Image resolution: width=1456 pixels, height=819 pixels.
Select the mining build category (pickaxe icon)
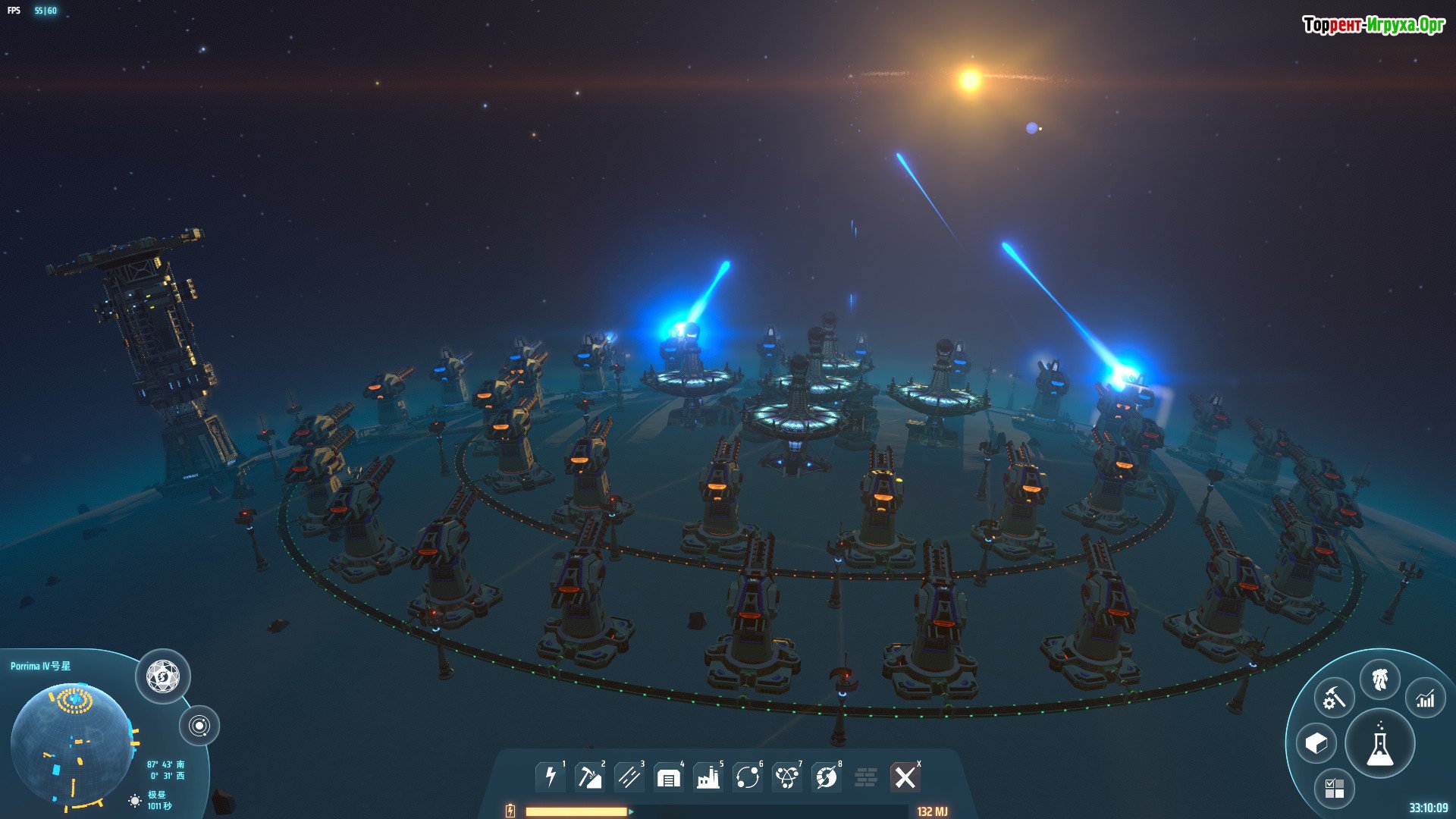tap(589, 777)
